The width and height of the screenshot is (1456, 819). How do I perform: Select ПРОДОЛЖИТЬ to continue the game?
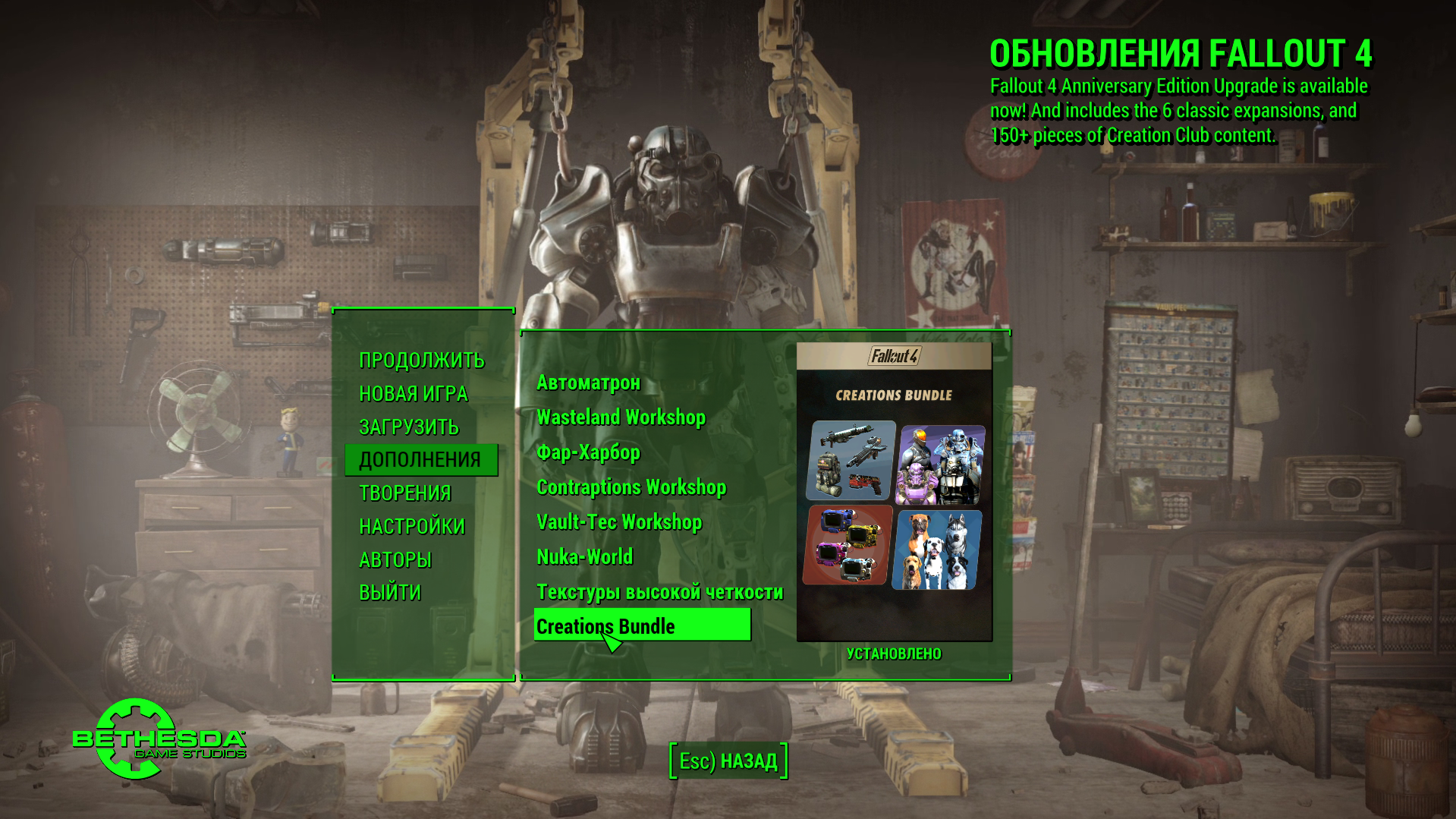pyautogui.click(x=421, y=360)
